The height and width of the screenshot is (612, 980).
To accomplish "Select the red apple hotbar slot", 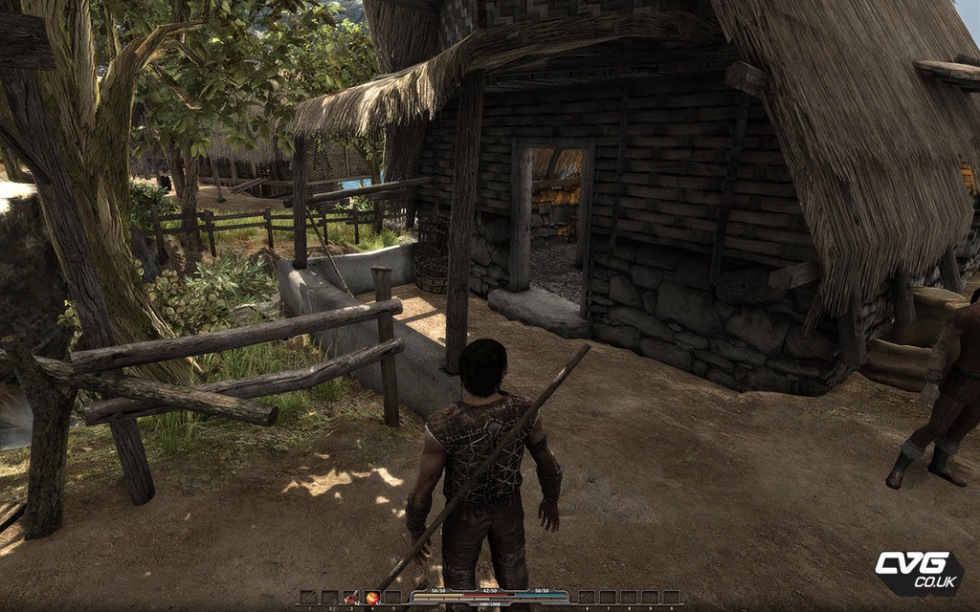I will click(x=372, y=598).
